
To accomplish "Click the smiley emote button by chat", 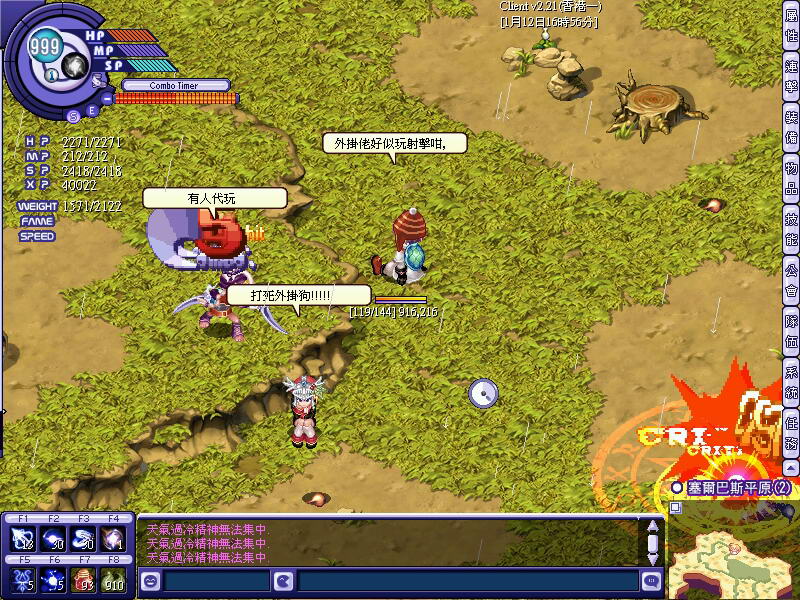I will pos(150,580).
